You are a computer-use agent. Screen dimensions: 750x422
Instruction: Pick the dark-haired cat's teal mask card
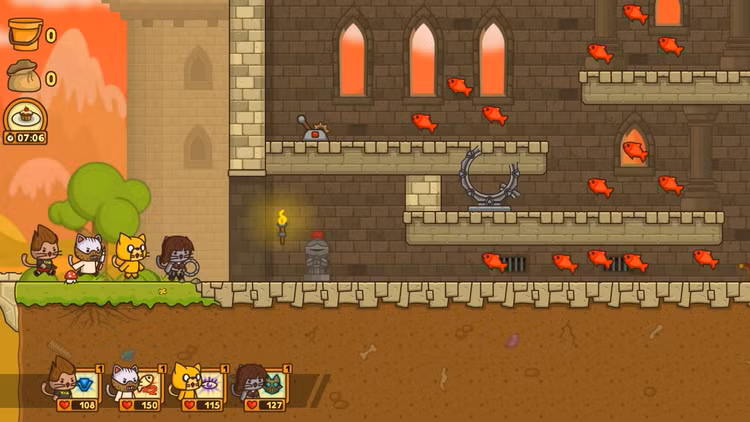point(272,385)
